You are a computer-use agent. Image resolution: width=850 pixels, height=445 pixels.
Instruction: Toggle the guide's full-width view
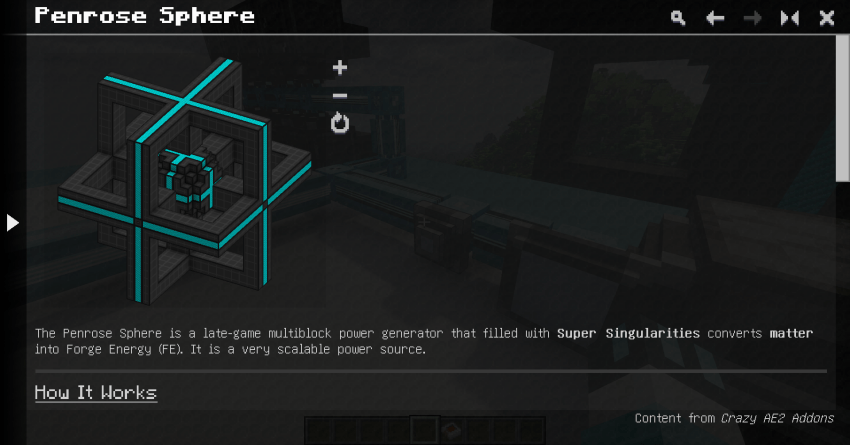point(790,18)
